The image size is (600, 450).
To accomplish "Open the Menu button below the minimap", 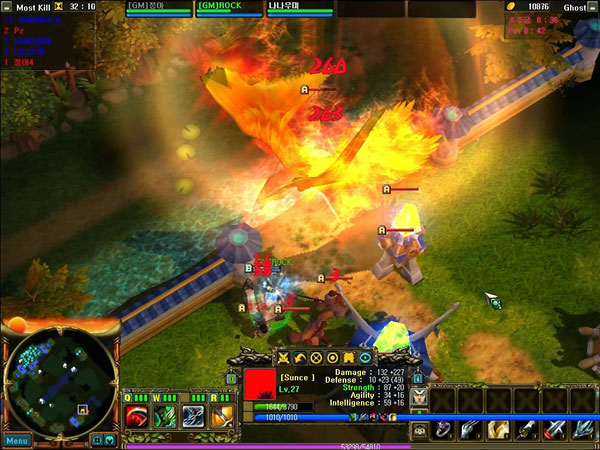I will 16,440.
